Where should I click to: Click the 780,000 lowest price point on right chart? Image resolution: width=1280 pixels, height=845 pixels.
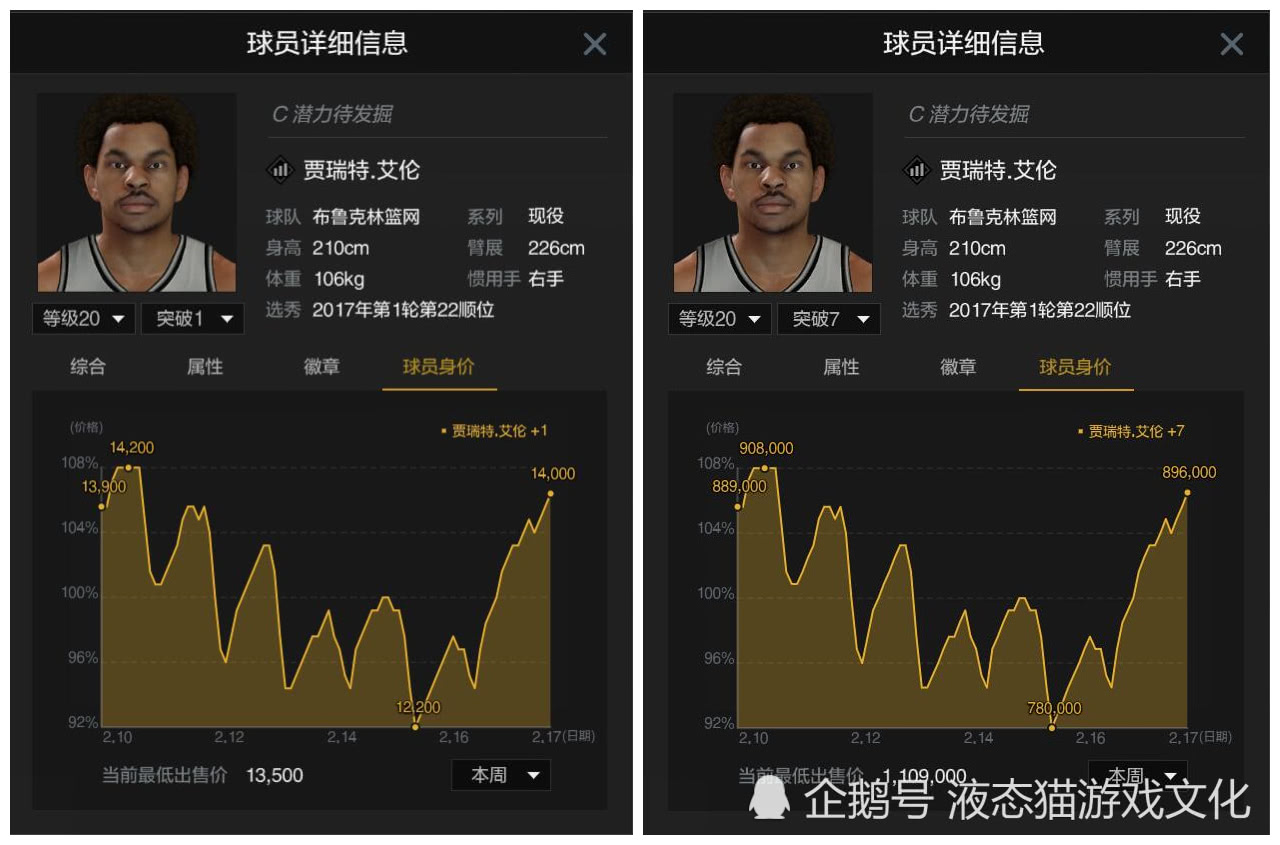coord(1052,728)
